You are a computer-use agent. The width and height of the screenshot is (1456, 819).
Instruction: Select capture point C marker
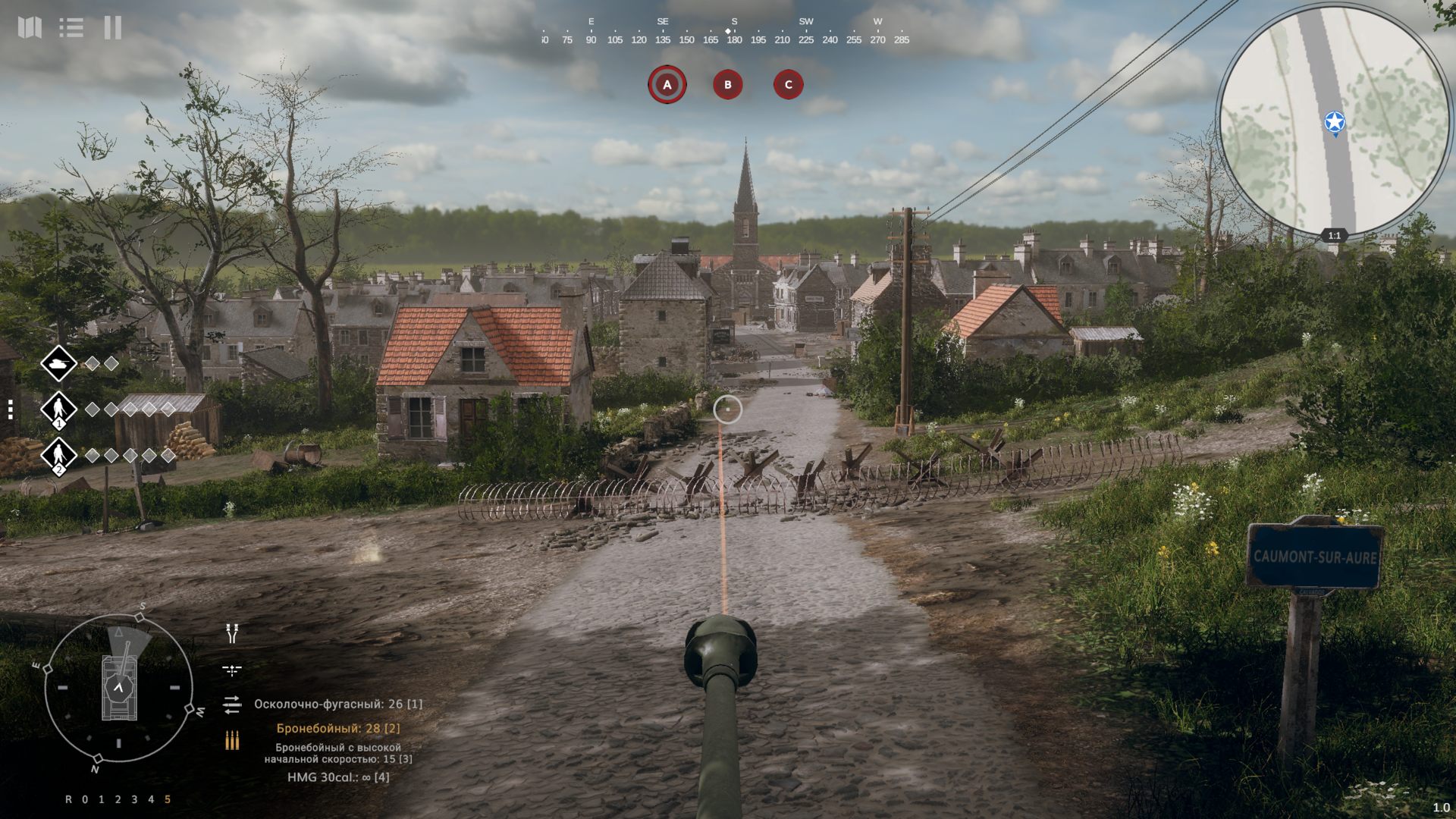click(x=788, y=85)
